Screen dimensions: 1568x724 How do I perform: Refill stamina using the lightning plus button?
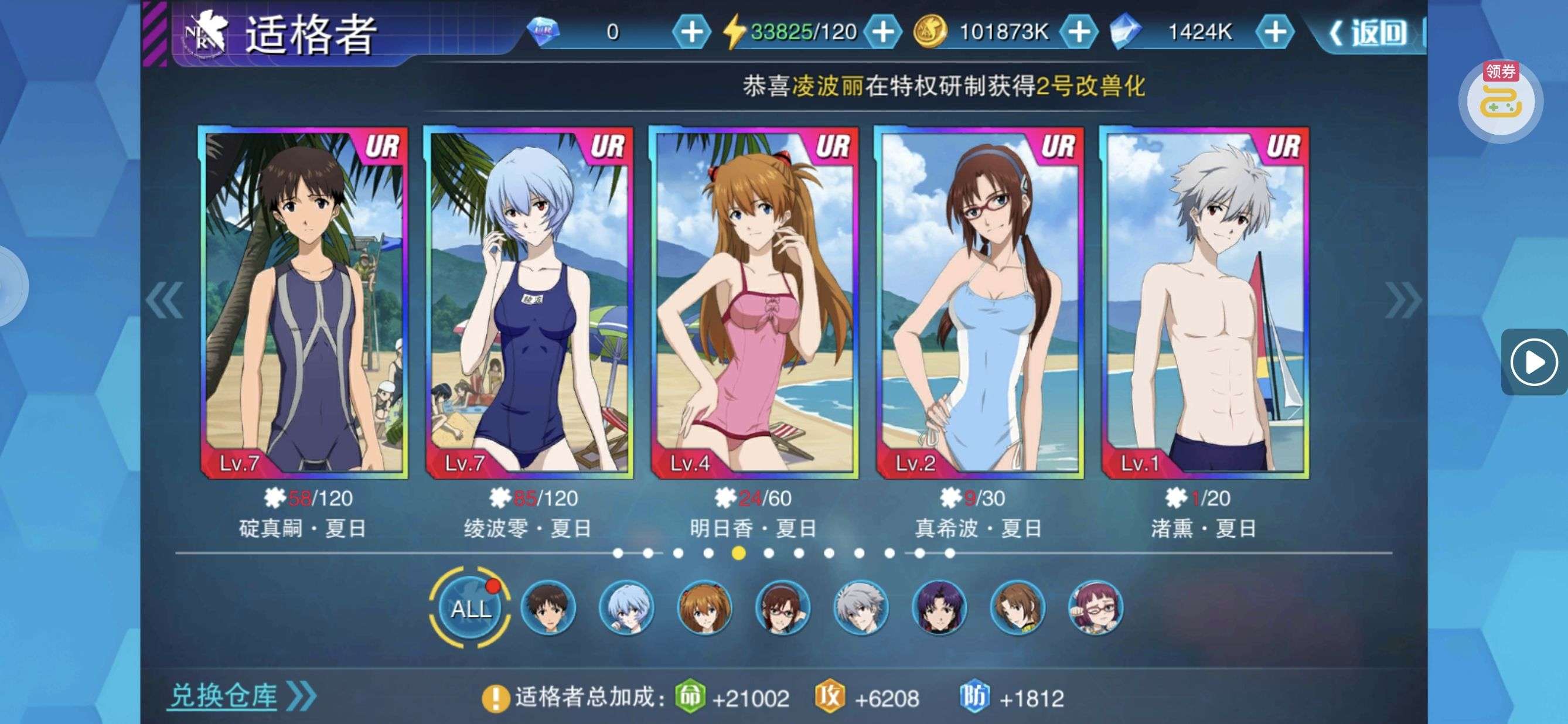(882, 32)
